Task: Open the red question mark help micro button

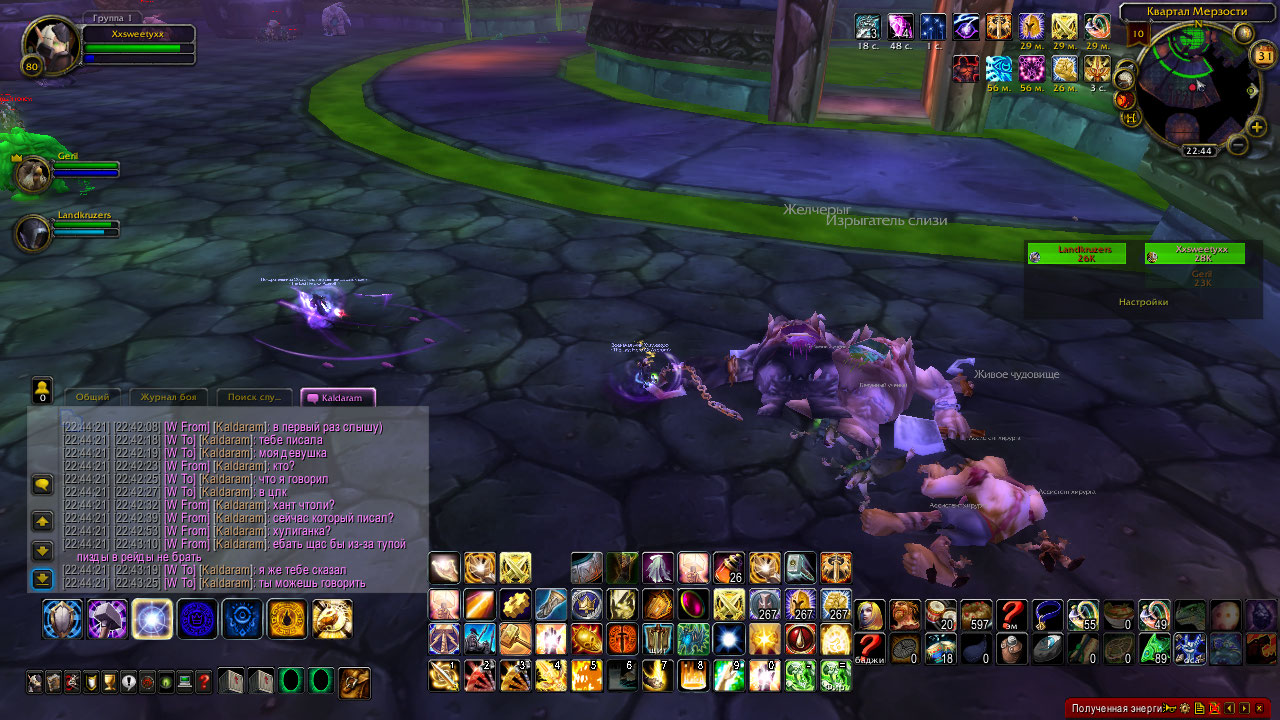Action: point(204,682)
